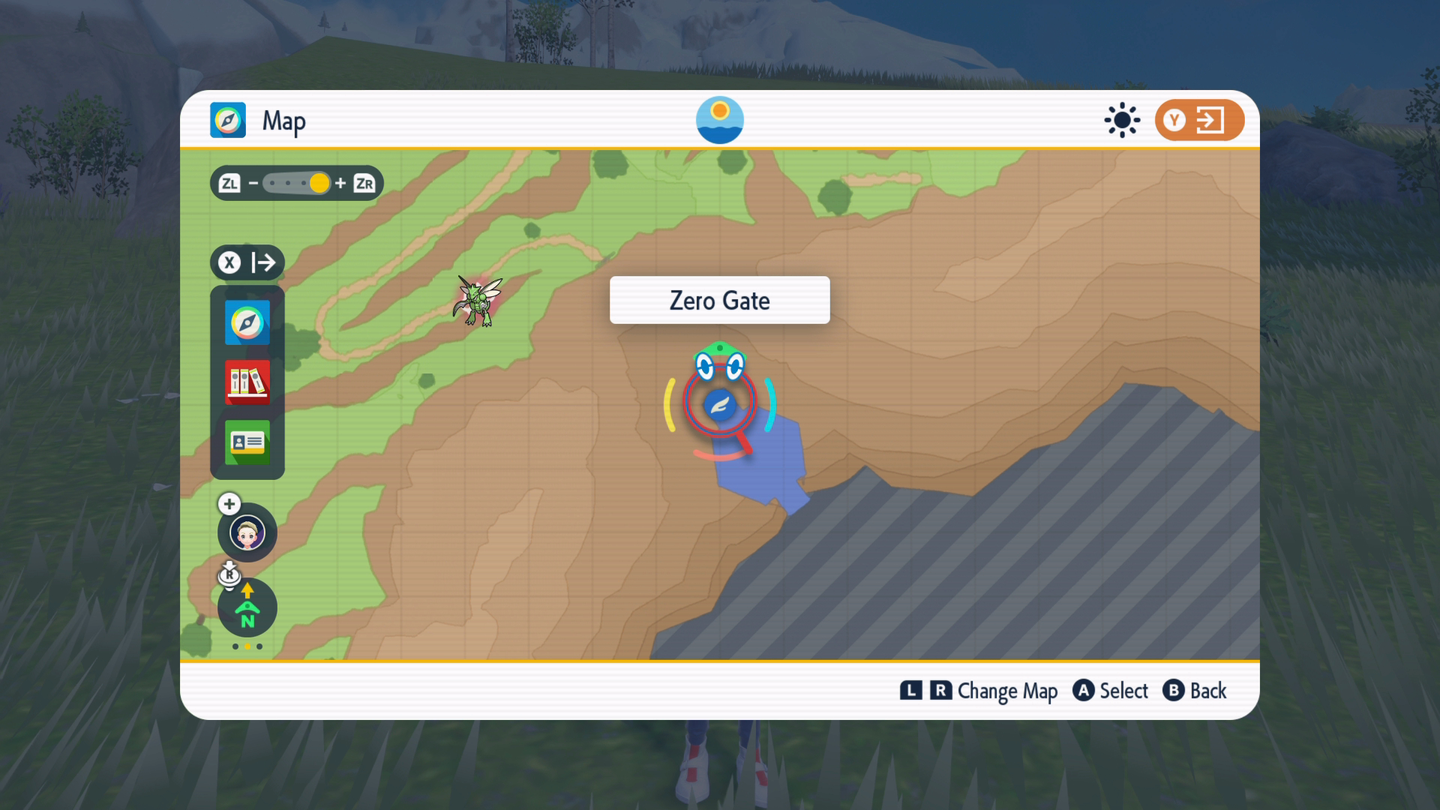1440x810 pixels.
Task: Choose Select in the bottom bar
Action: (x=1111, y=691)
